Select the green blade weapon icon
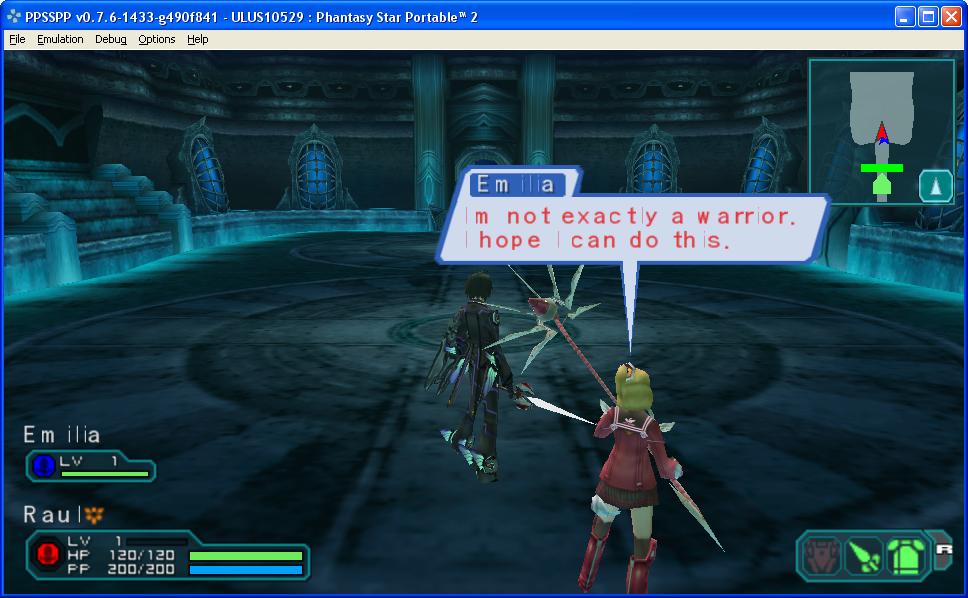The height and width of the screenshot is (598, 968). click(863, 553)
